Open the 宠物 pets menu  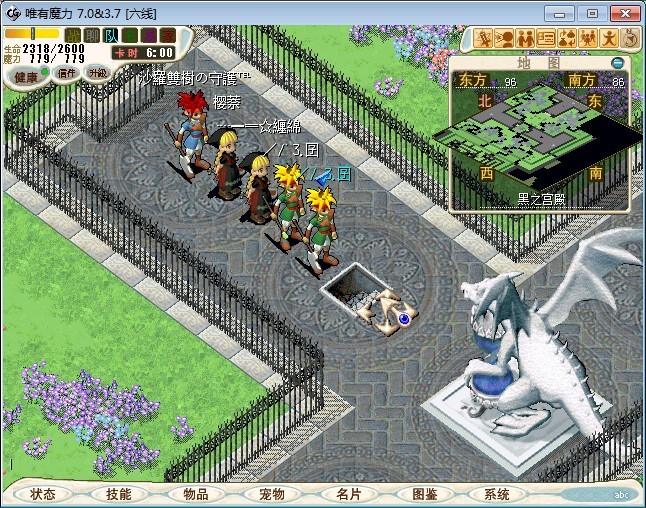click(x=271, y=494)
